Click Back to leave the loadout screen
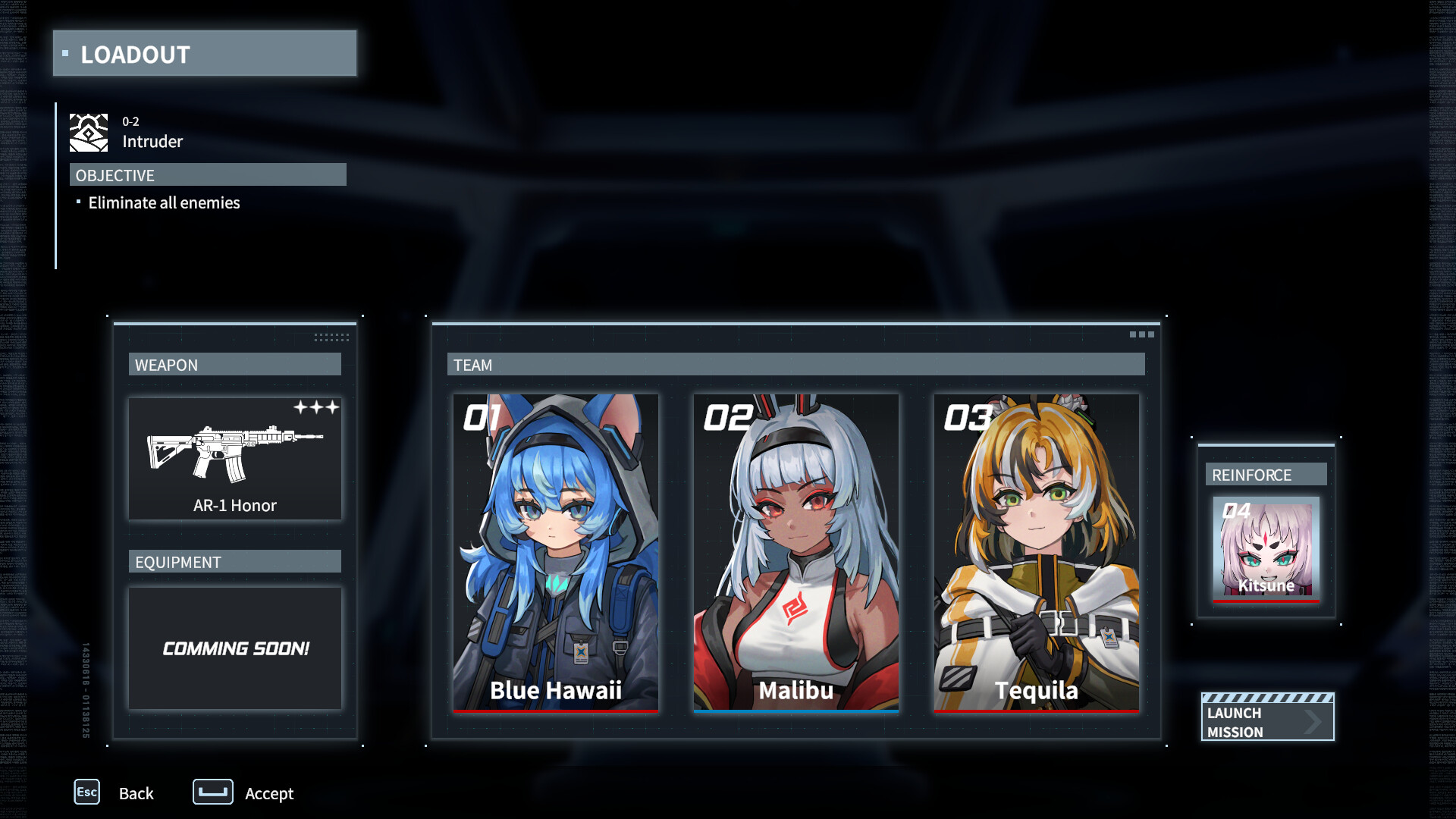Viewport: 1456px width, 819px height. (x=136, y=793)
